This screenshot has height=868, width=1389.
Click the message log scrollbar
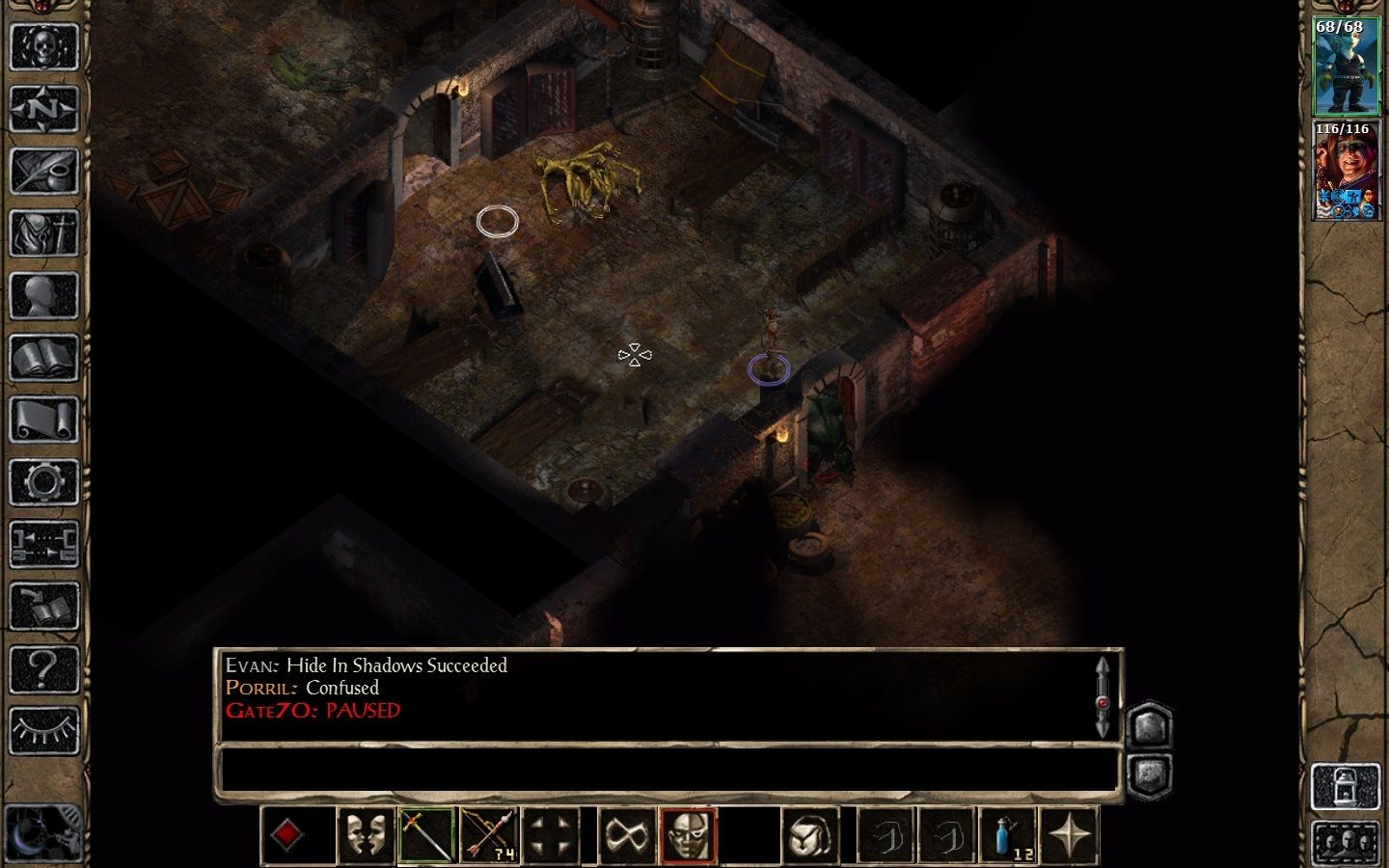pos(1103,696)
